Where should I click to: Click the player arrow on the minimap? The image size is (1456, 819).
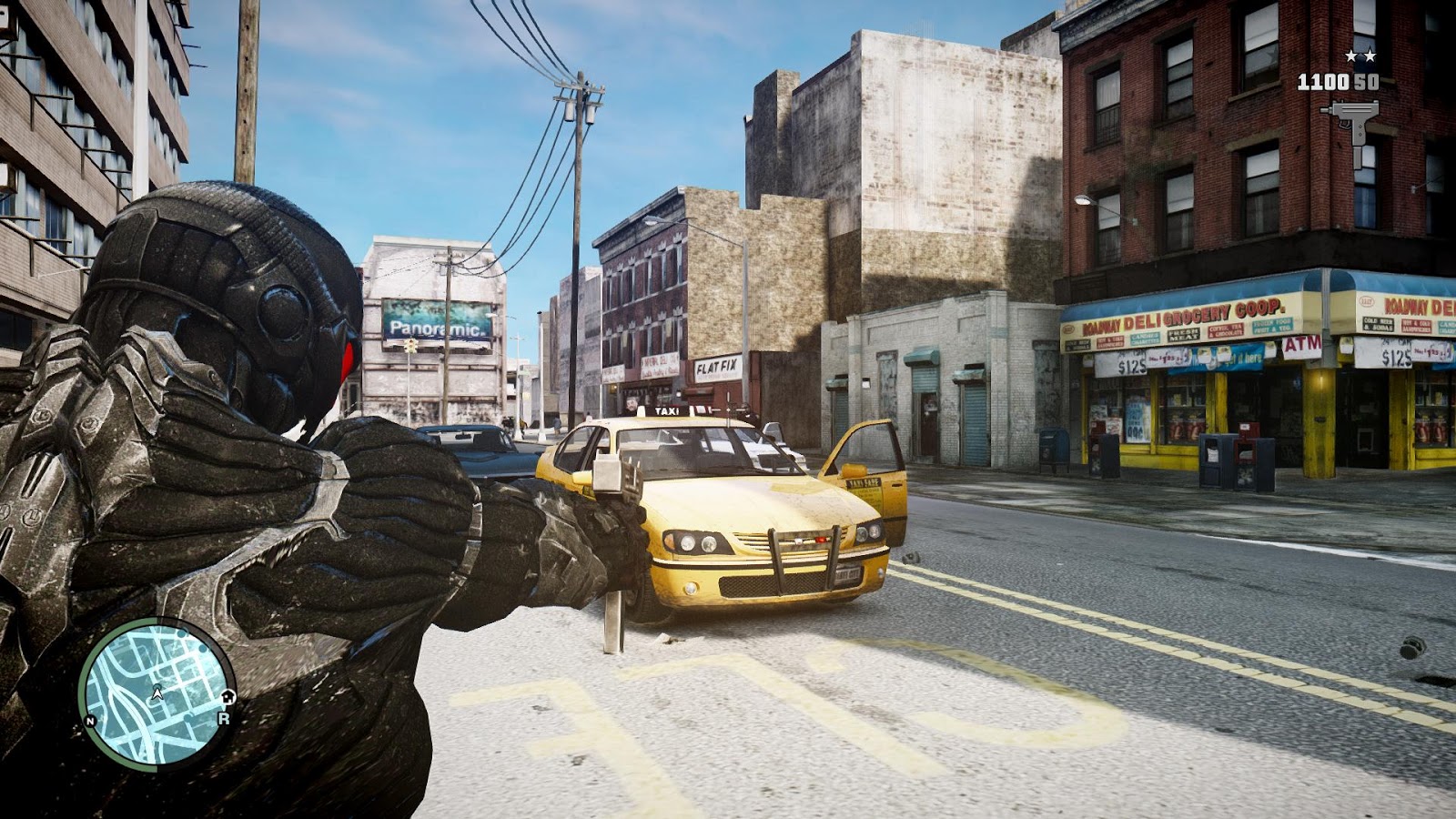tap(158, 693)
